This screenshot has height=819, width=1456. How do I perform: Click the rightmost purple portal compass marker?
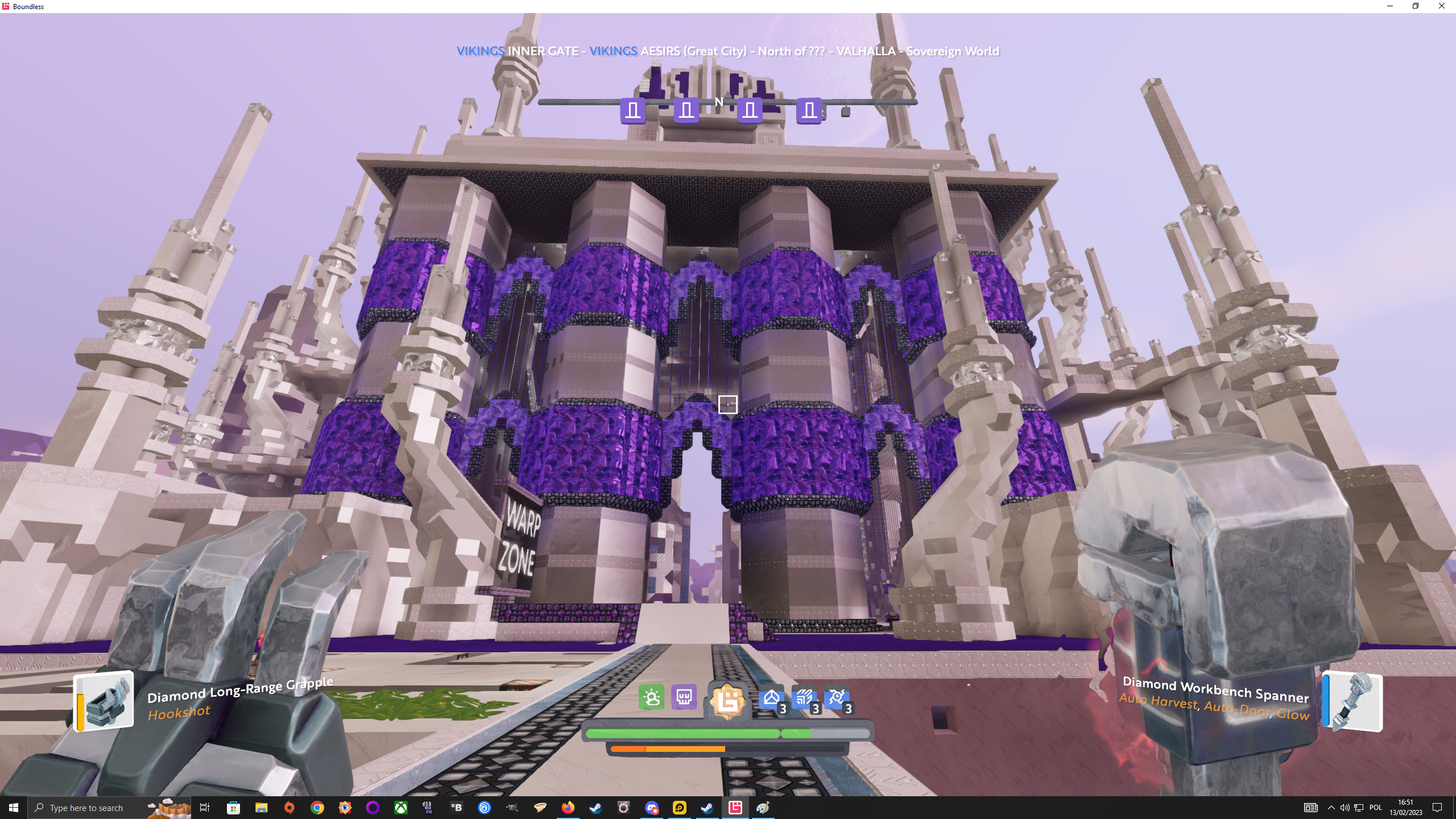coord(809,110)
